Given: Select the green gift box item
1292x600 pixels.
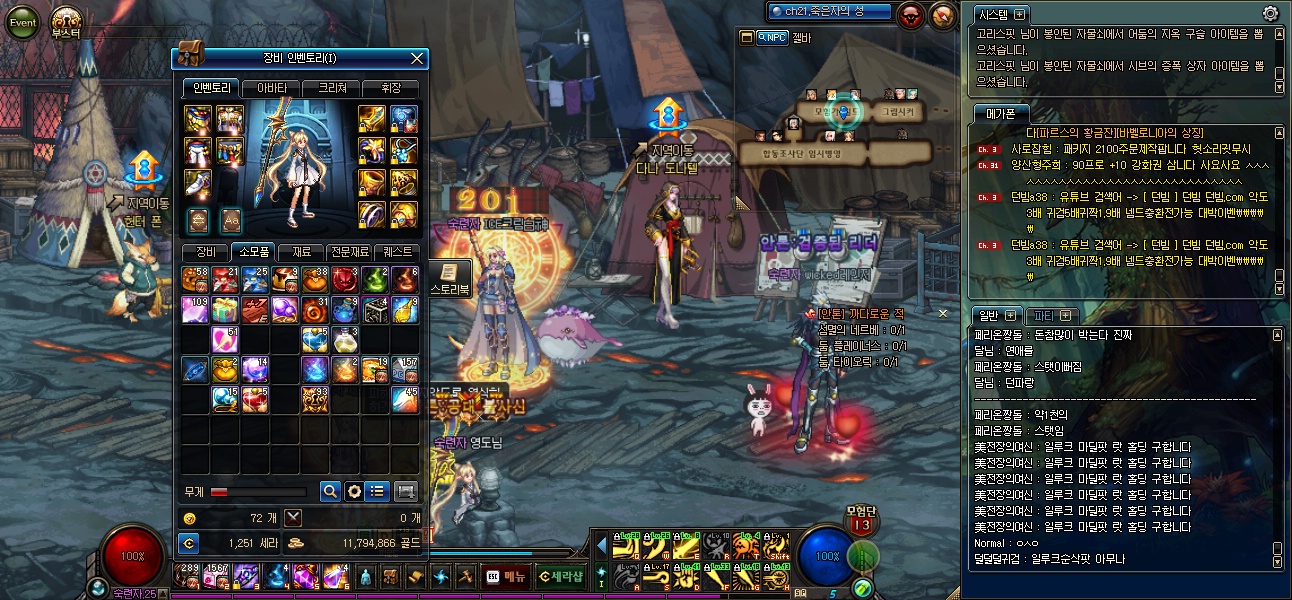Looking at the screenshot, I should [225, 310].
